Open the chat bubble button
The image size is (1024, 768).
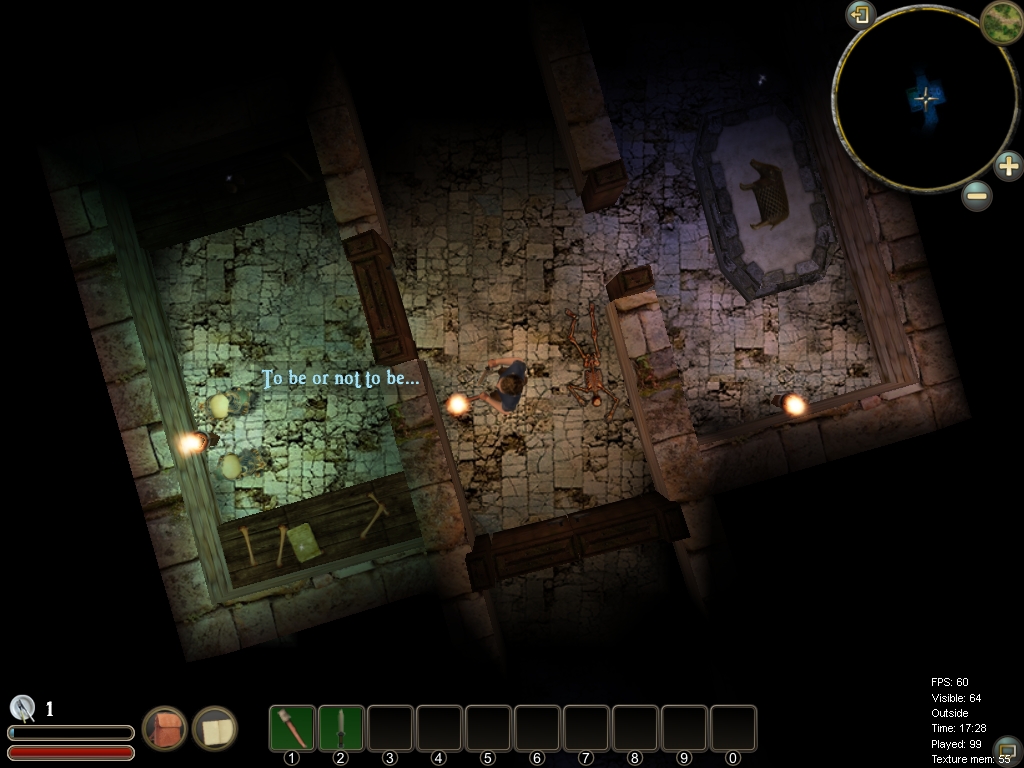pyautogui.click(x=1007, y=749)
